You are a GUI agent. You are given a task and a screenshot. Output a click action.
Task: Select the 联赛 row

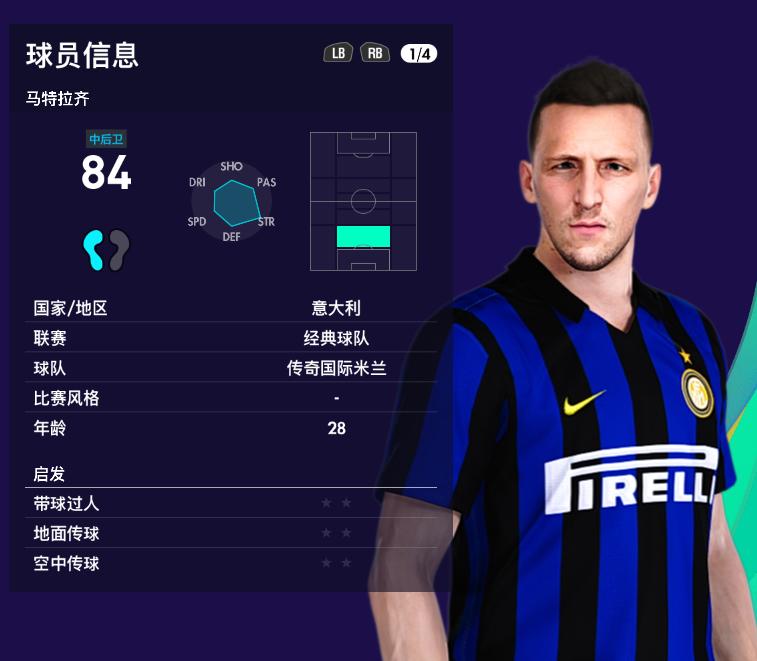234,338
